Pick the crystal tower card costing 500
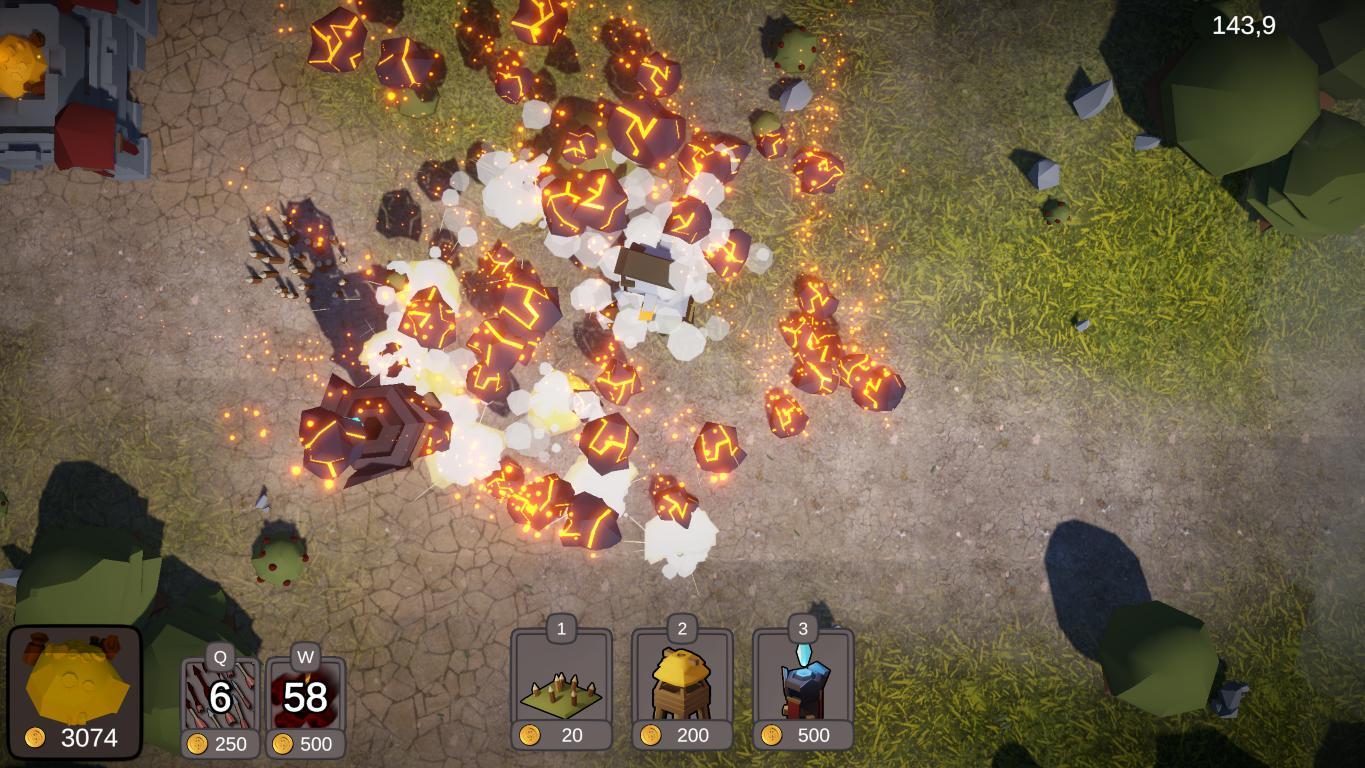Viewport: 1365px width, 768px height. [x=803, y=687]
